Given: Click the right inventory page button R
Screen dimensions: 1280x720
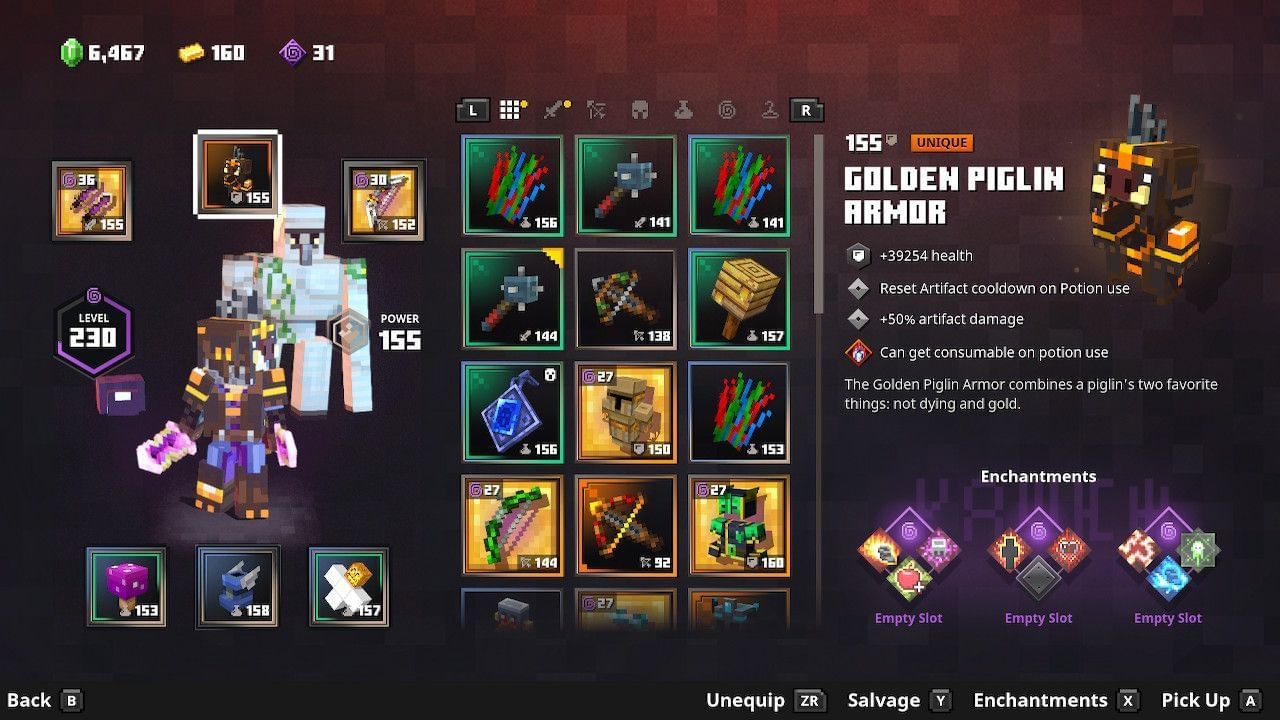Looking at the screenshot, I should tap(806, 110).
